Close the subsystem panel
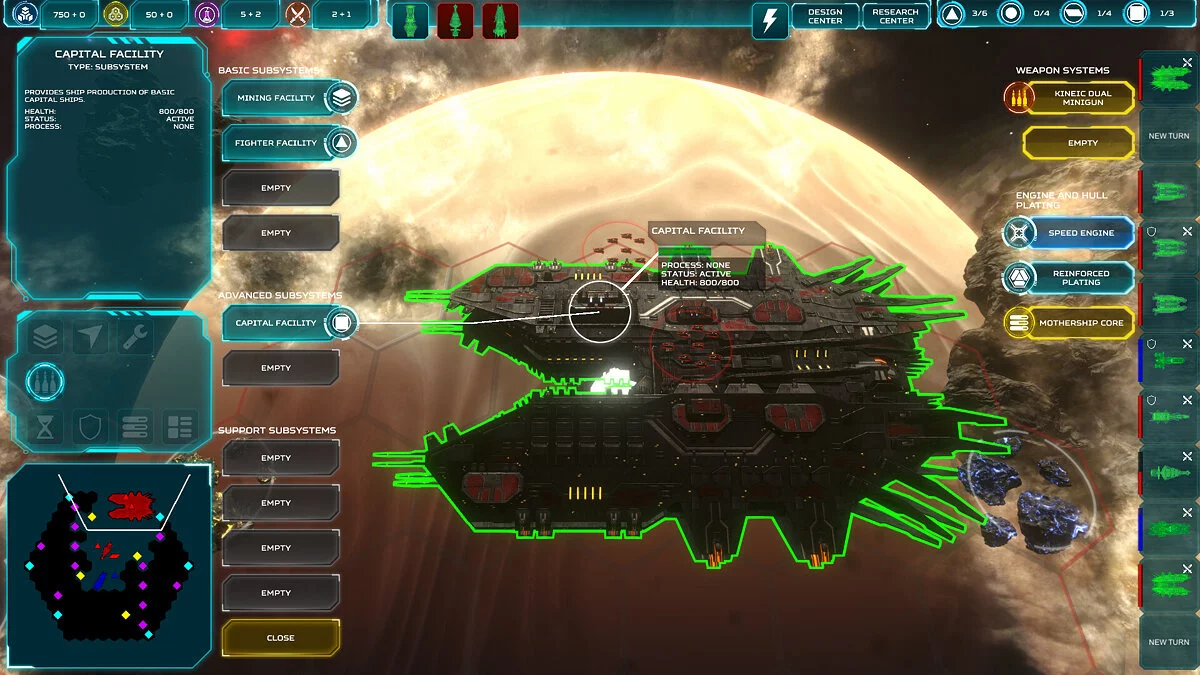 [x=281, y=638]
